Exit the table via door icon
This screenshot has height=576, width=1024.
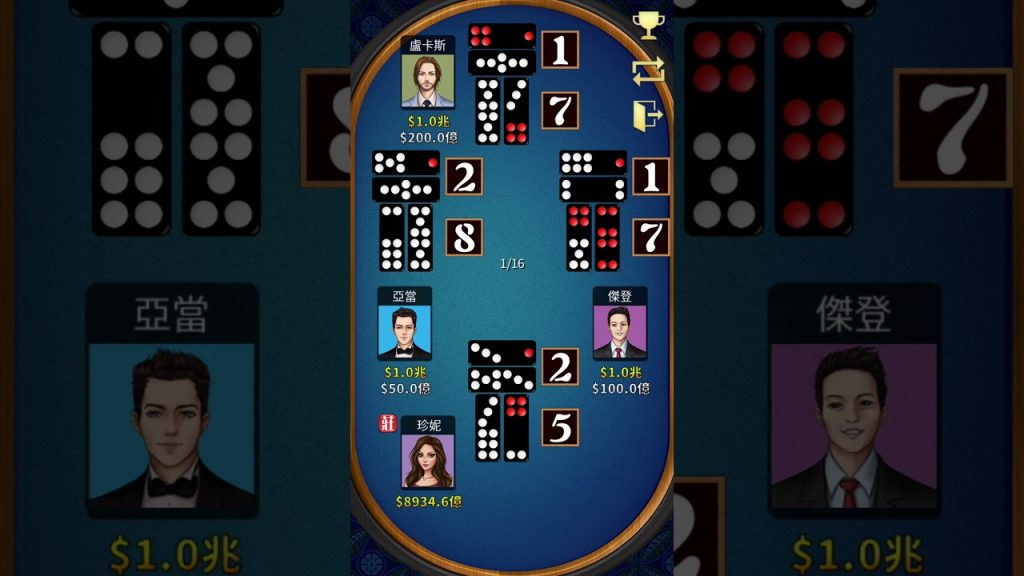(x=647, y=117)
